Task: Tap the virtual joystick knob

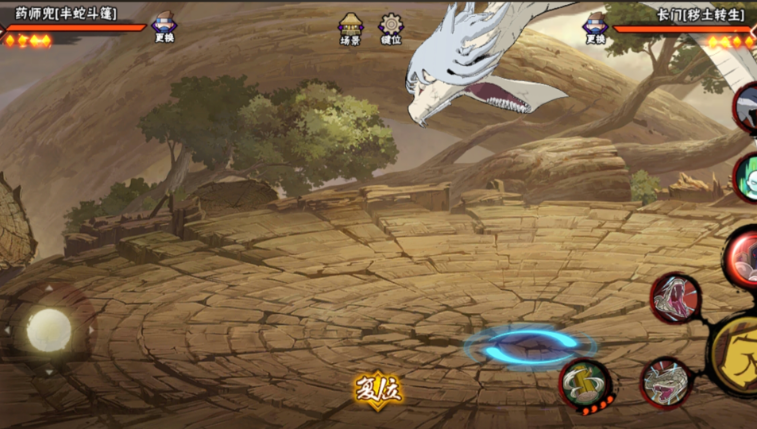Action: [47, 328]
